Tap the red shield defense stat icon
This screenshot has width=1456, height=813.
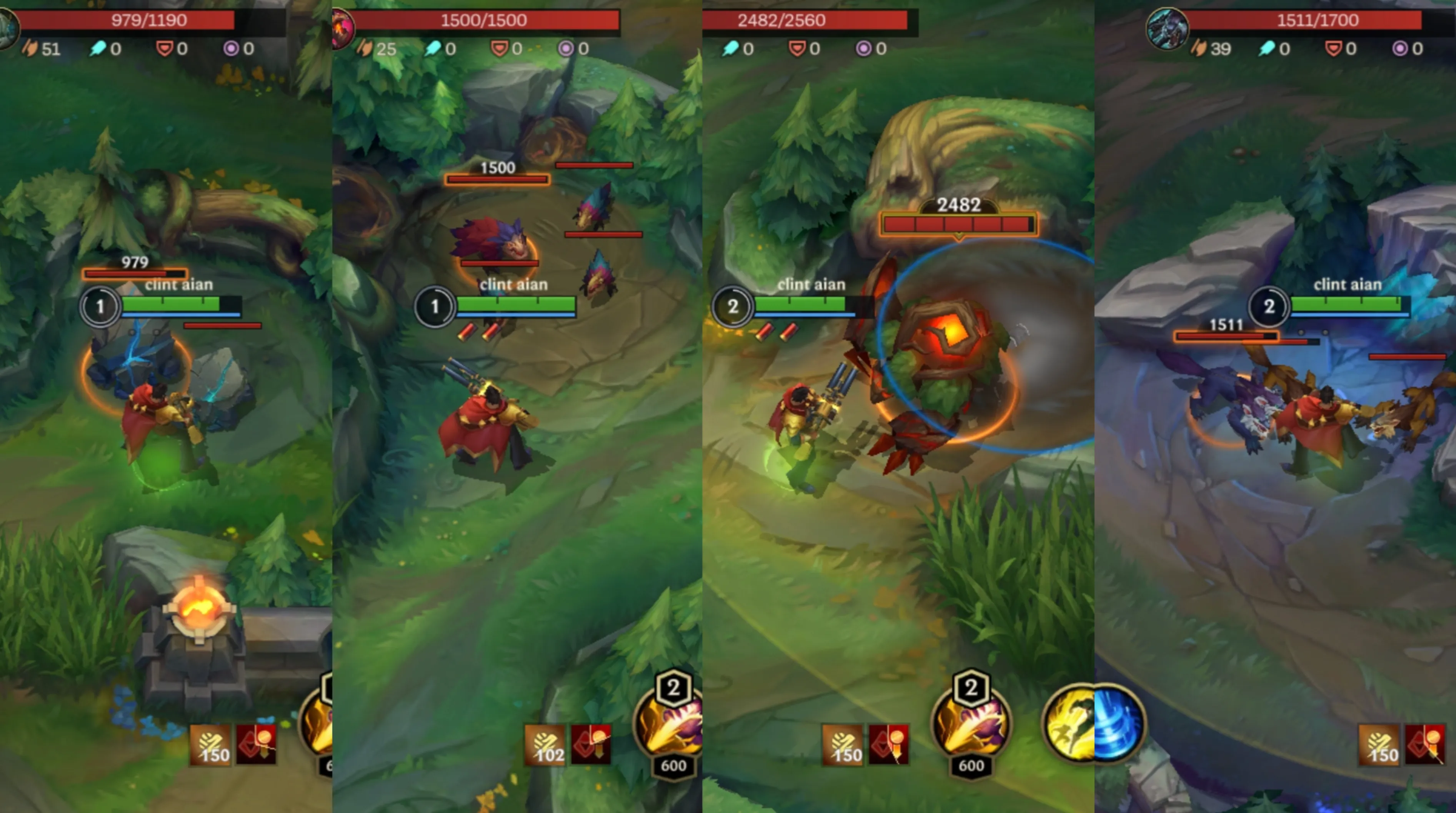coord(165,48)
